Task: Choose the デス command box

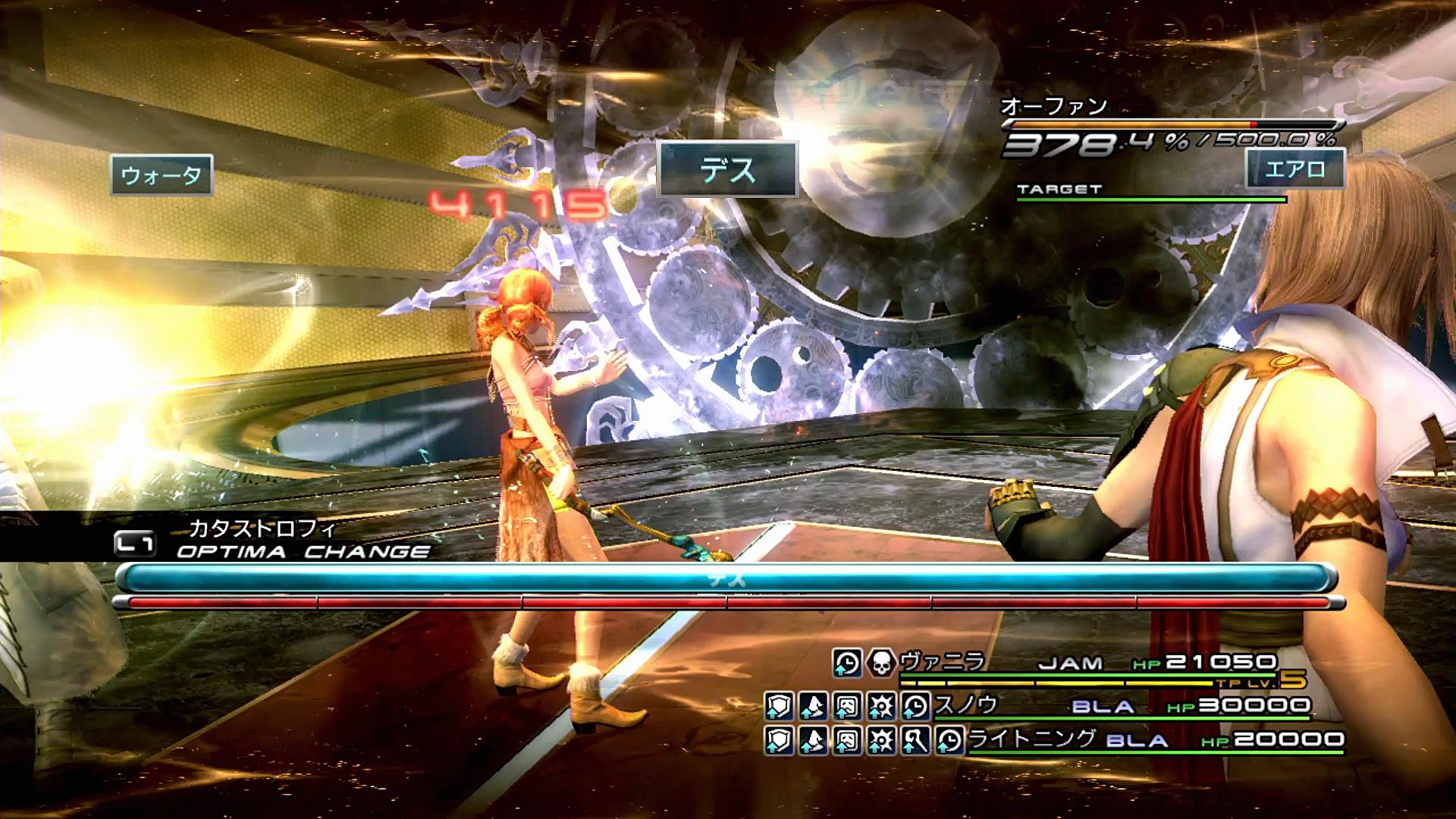Action: click(x=727, y=170)
